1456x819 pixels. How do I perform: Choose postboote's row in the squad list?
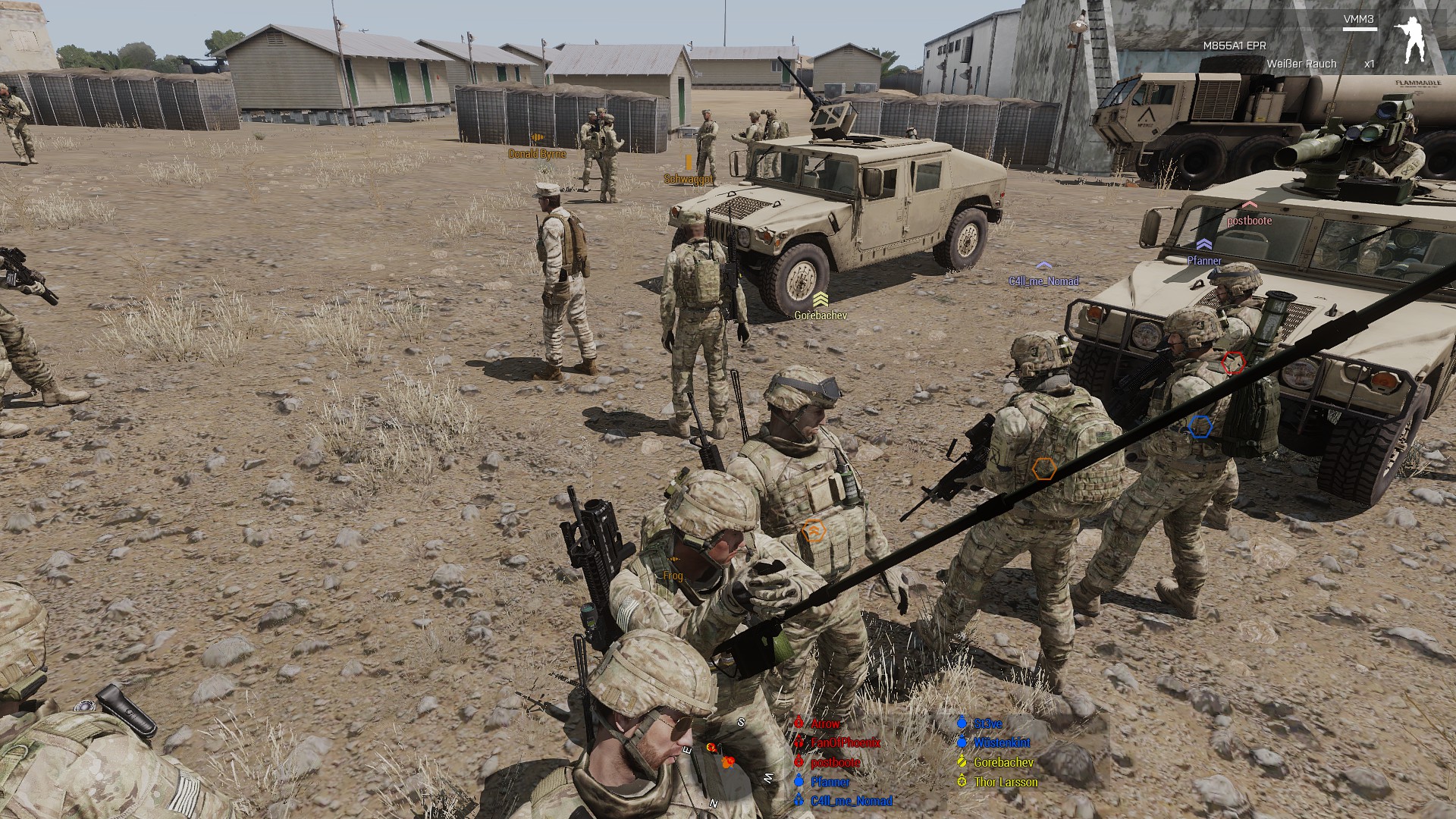click(835, 762)
